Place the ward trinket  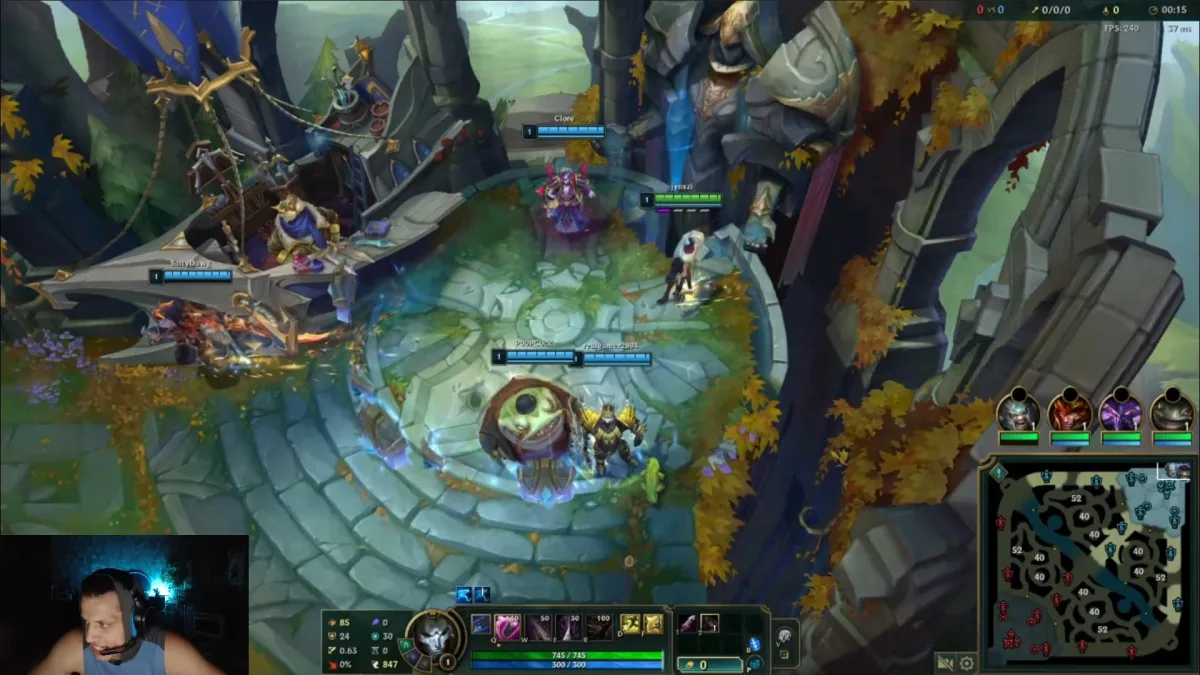point(786,633)
